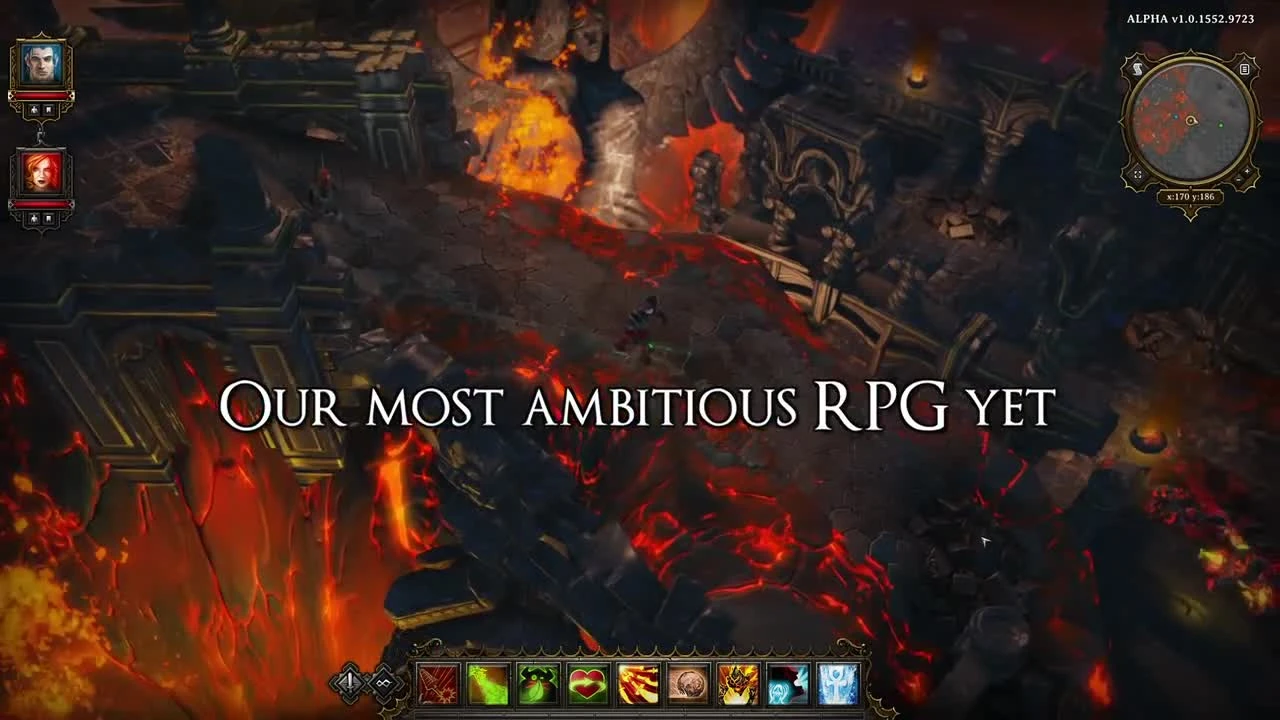Zoom out the minimap with the minus button
This screenshot has height=720, width=1280.
(x=1240, y=179)
